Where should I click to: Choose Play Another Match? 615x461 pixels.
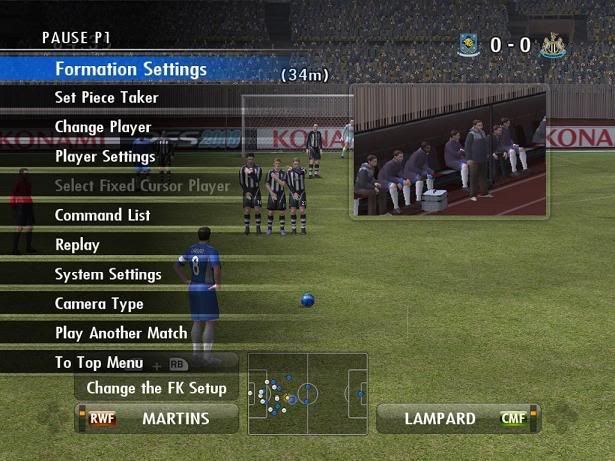pos(121,333)
